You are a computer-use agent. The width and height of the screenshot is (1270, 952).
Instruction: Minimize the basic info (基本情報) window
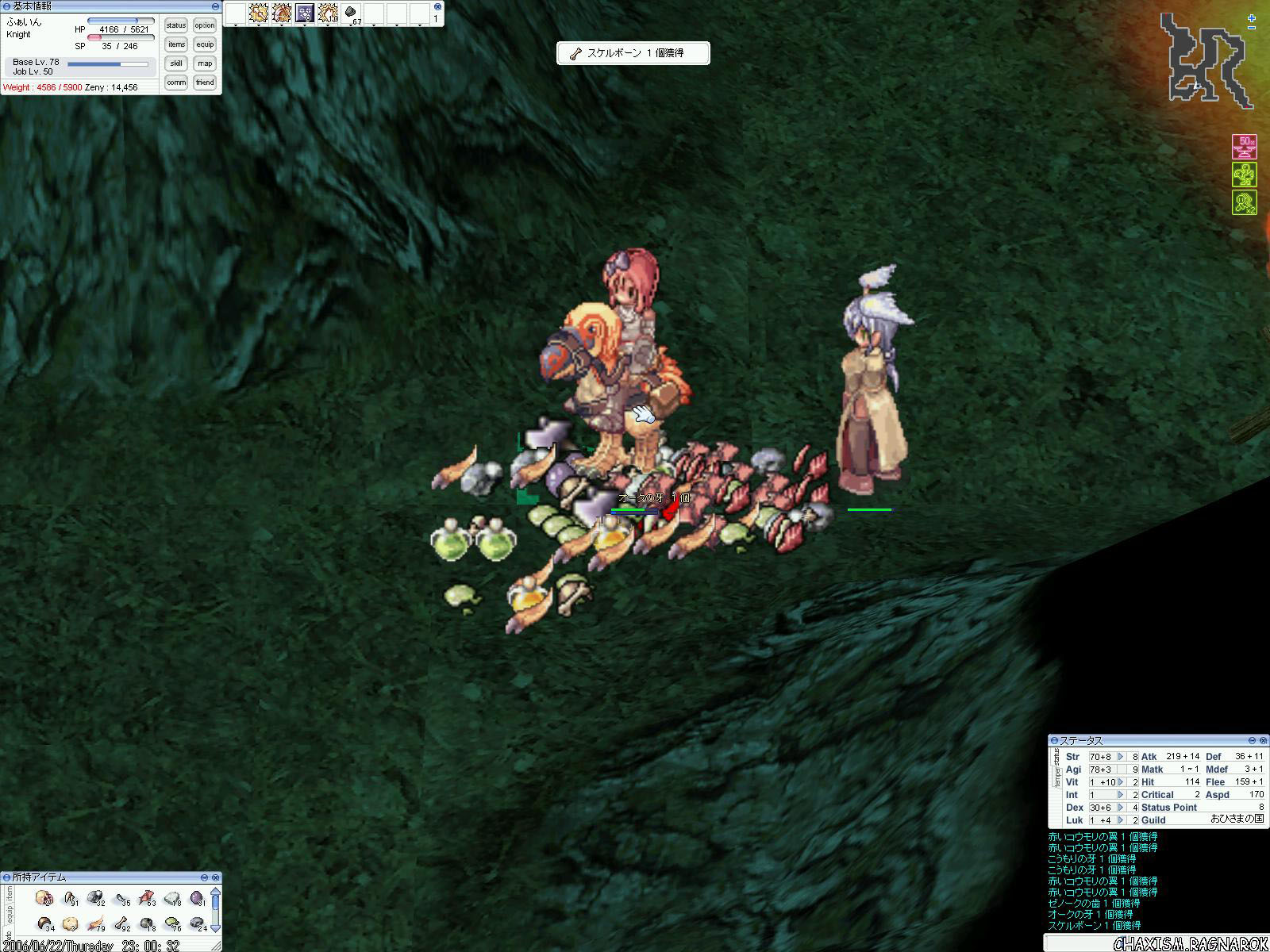click(x=215, y=6)
